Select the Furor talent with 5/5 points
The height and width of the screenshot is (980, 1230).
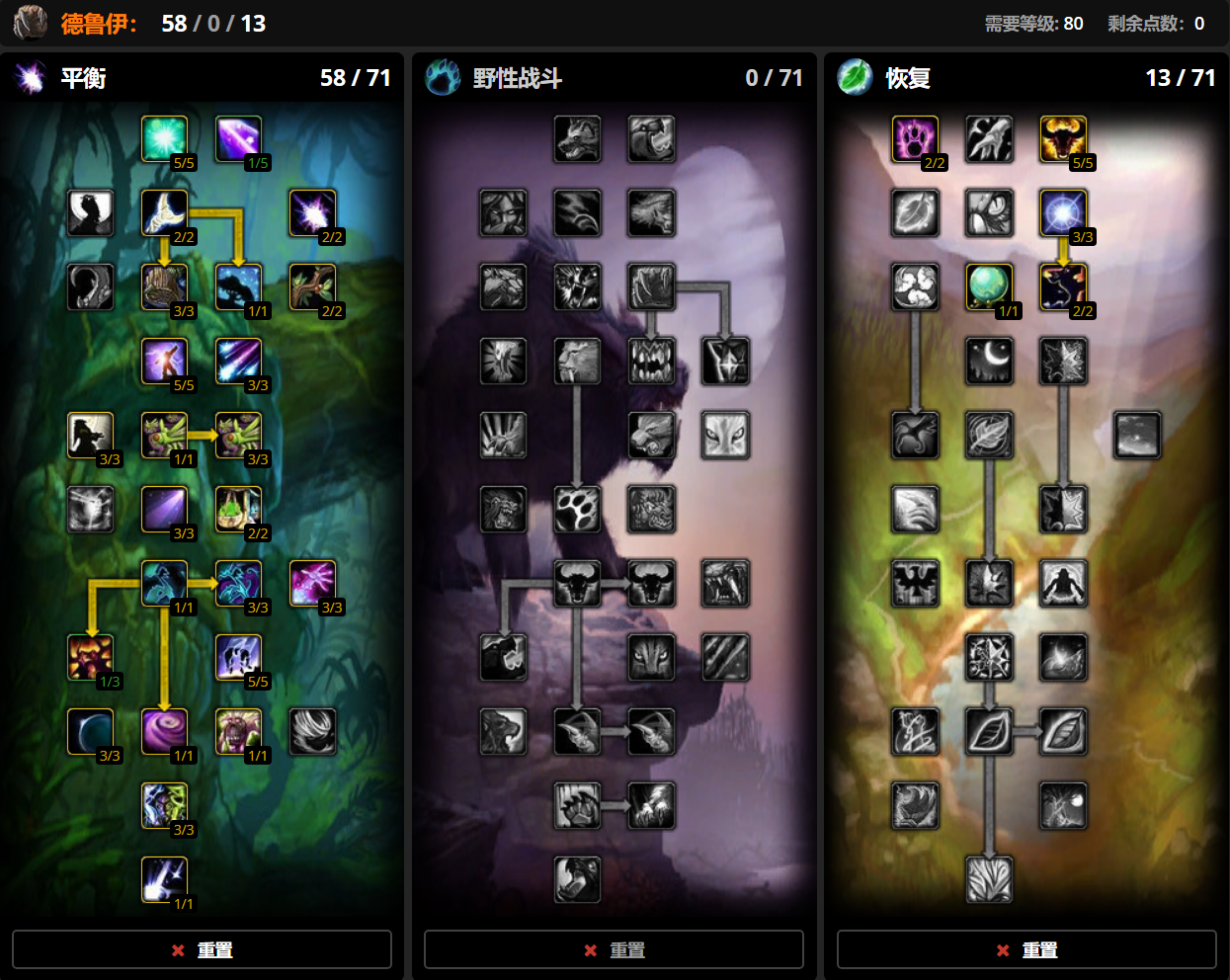click(x=1063, y=139)
